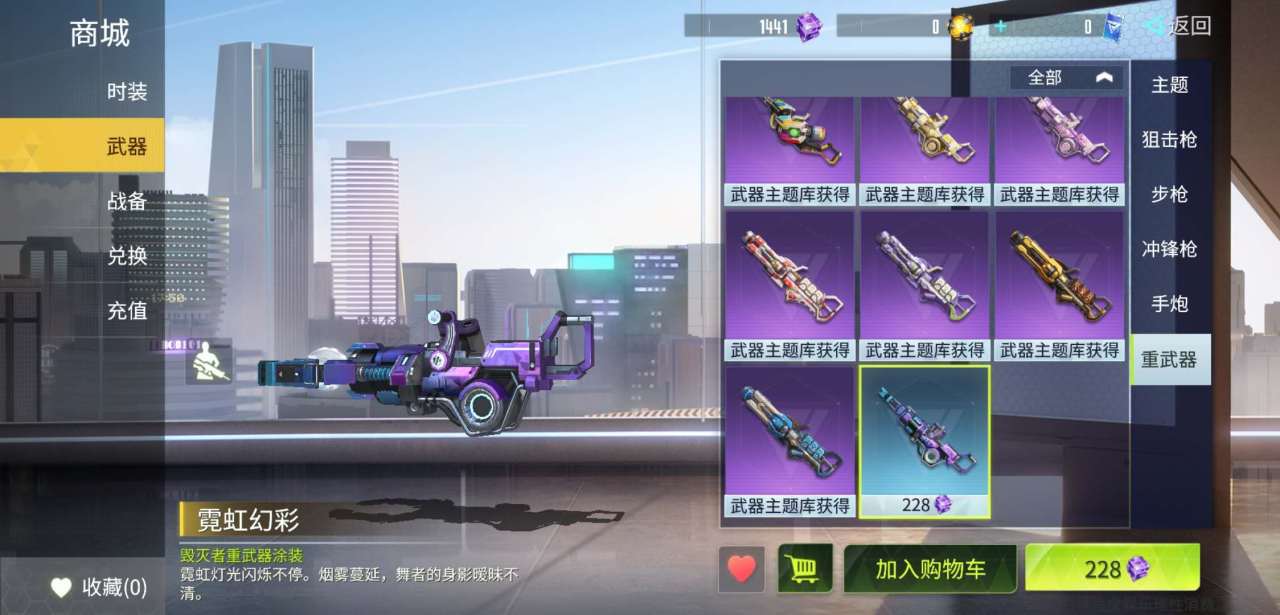Open the 战备 shop category
Screen dimensions: 1280x615
tap(127, 201)
